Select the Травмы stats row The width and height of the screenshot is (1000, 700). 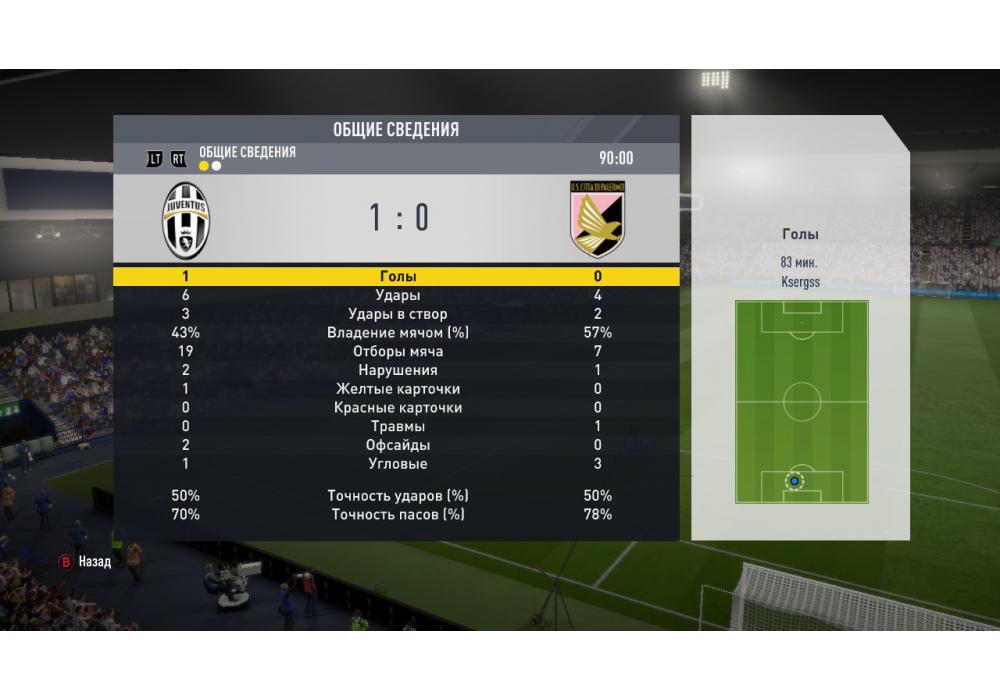[397, 427]
